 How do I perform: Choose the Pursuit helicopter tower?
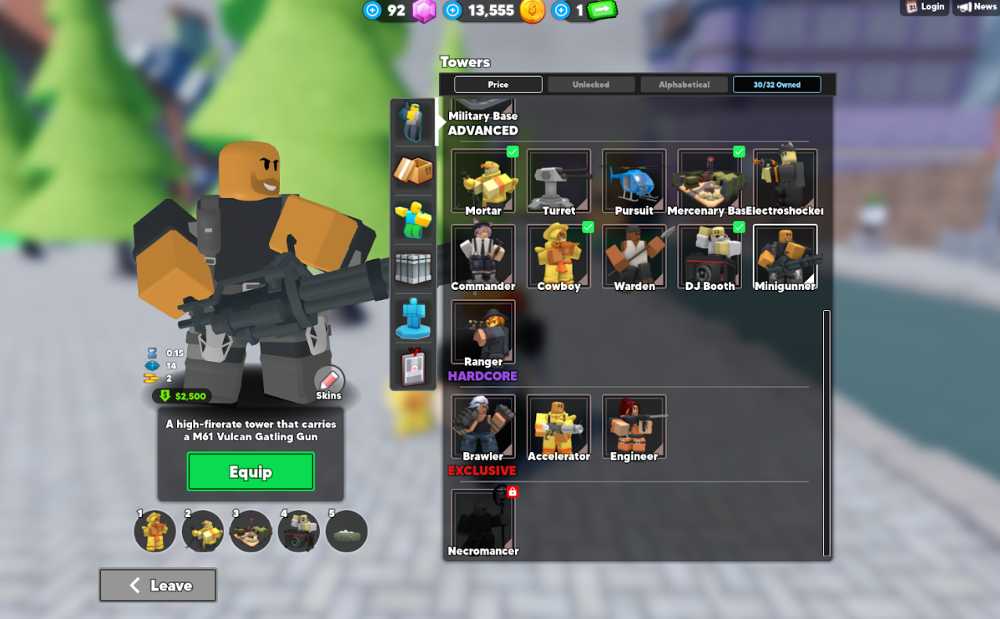click(634, 180)
